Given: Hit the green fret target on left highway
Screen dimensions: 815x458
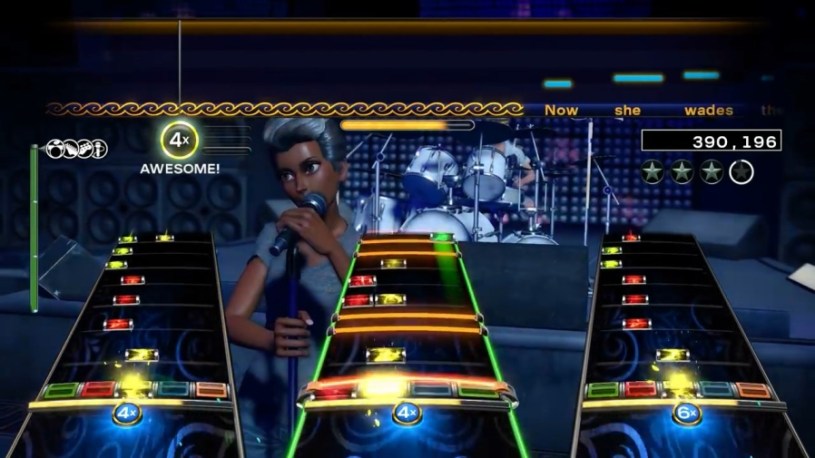Looking at the screenshot, I should click(60, 390).
